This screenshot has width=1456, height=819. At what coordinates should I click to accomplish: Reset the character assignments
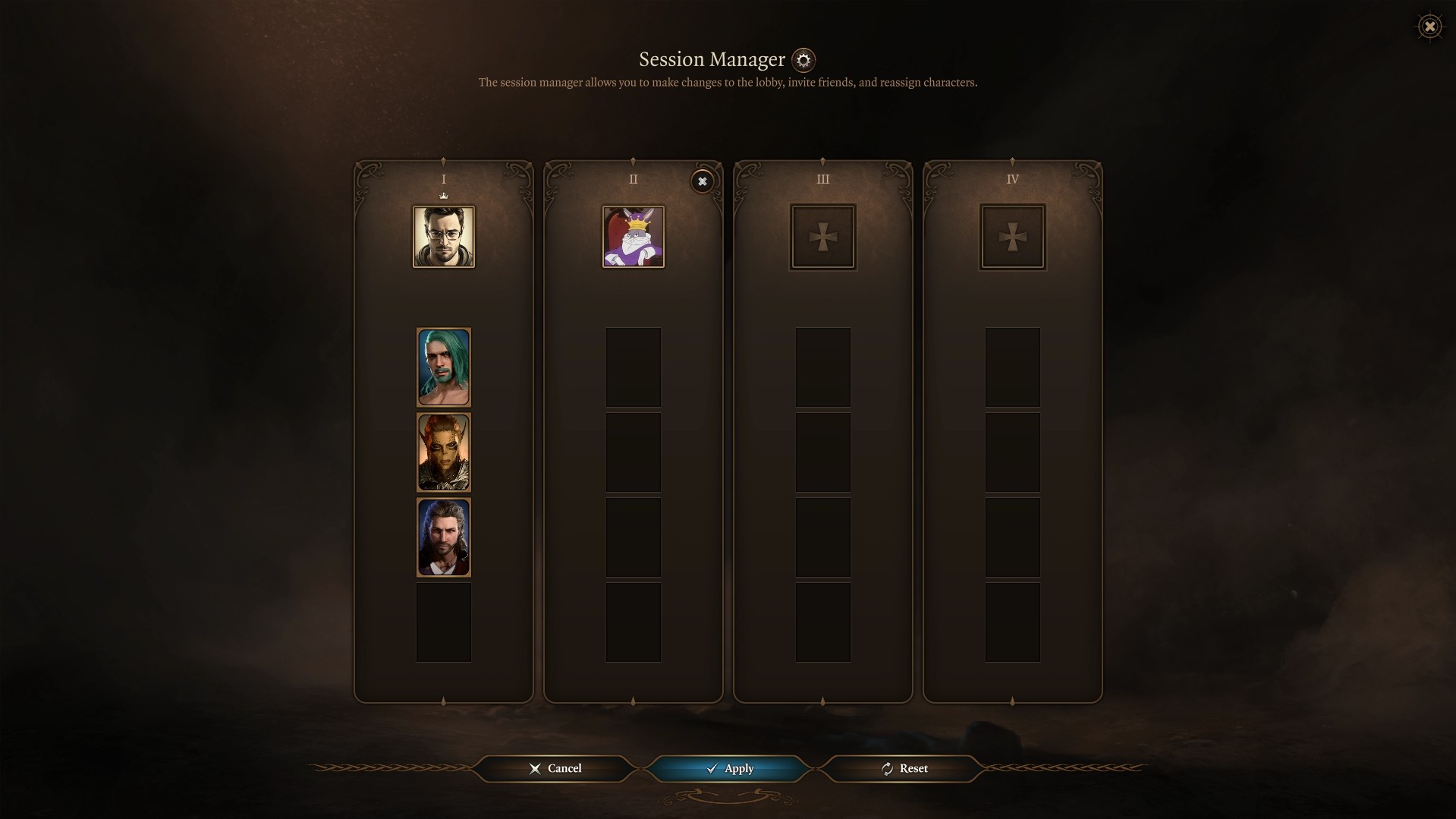click(x=904, y=768)
